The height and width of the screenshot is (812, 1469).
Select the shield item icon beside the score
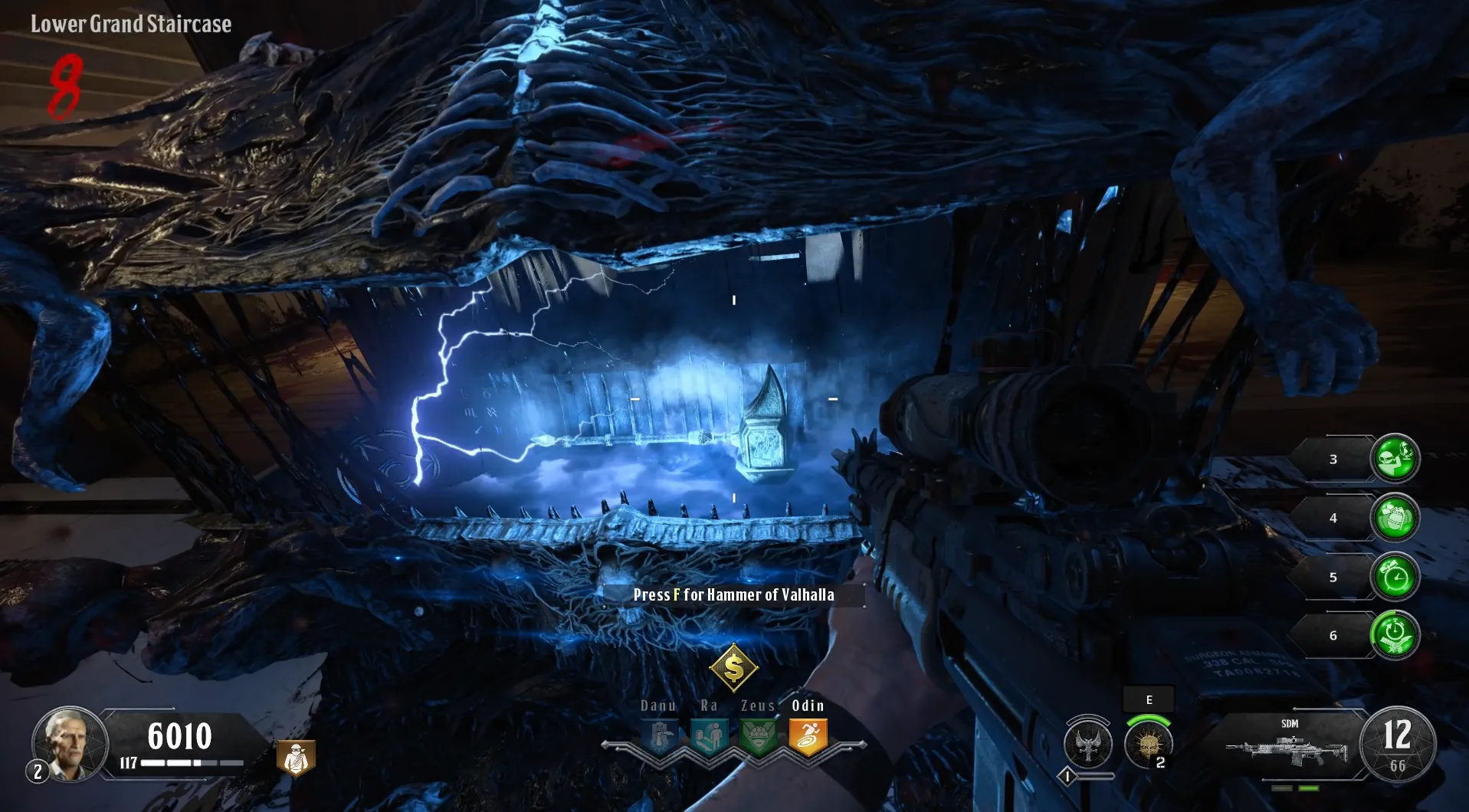[296, 758]
